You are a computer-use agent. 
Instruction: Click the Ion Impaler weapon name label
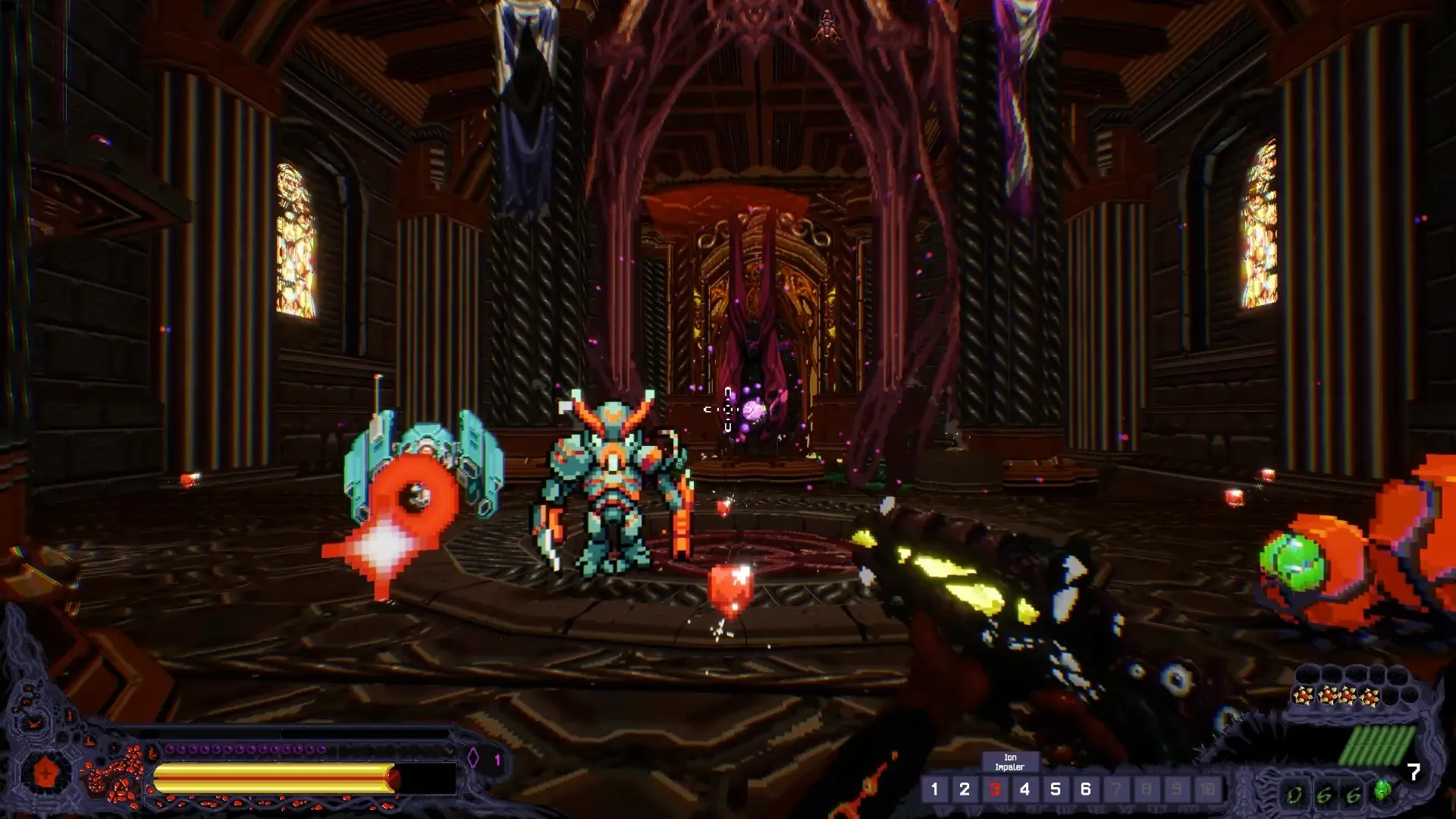pyautogui.click(x=1011, y=762)
